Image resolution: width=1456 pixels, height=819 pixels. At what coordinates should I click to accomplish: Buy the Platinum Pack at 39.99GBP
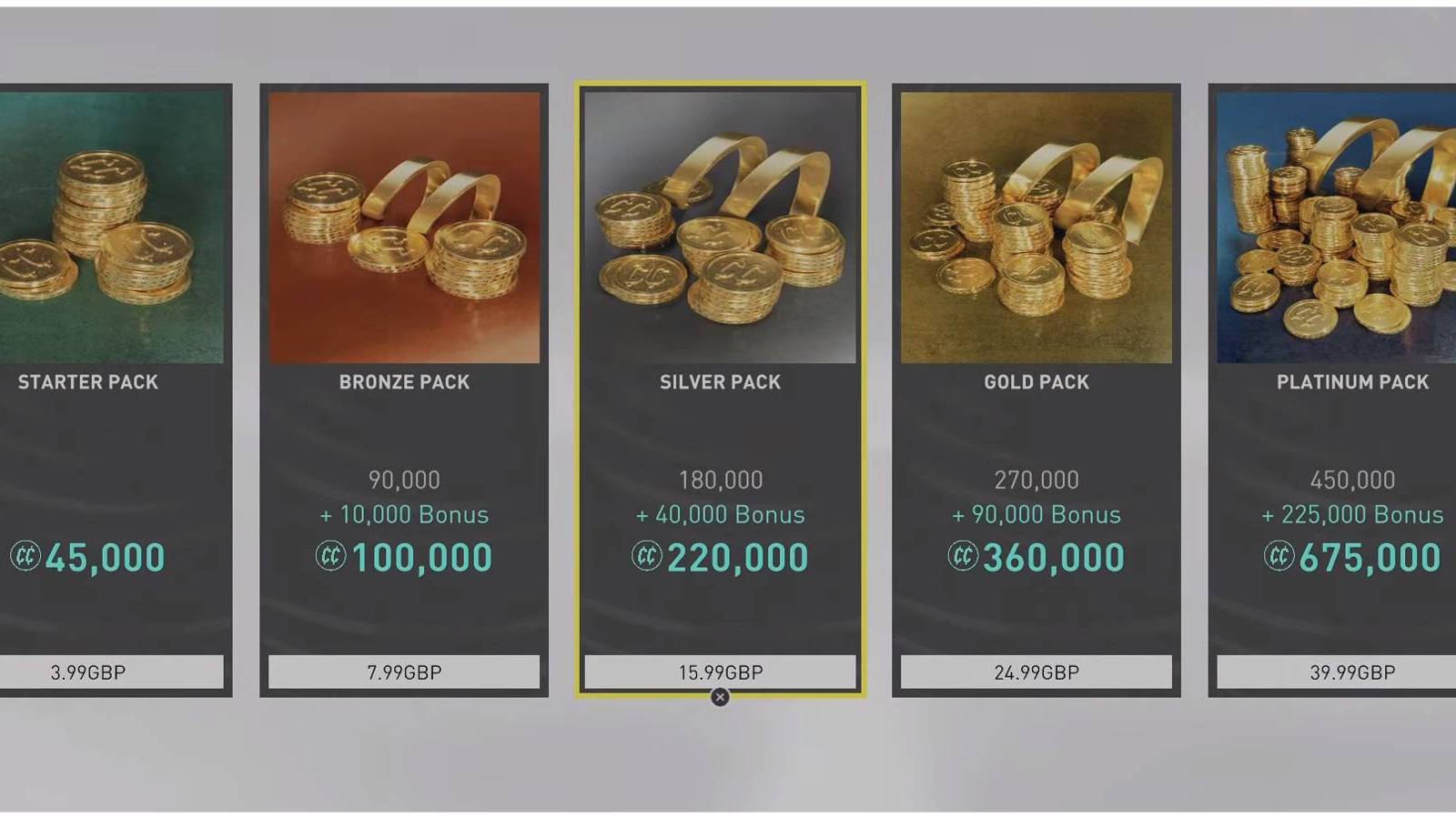pos(1352,672)
